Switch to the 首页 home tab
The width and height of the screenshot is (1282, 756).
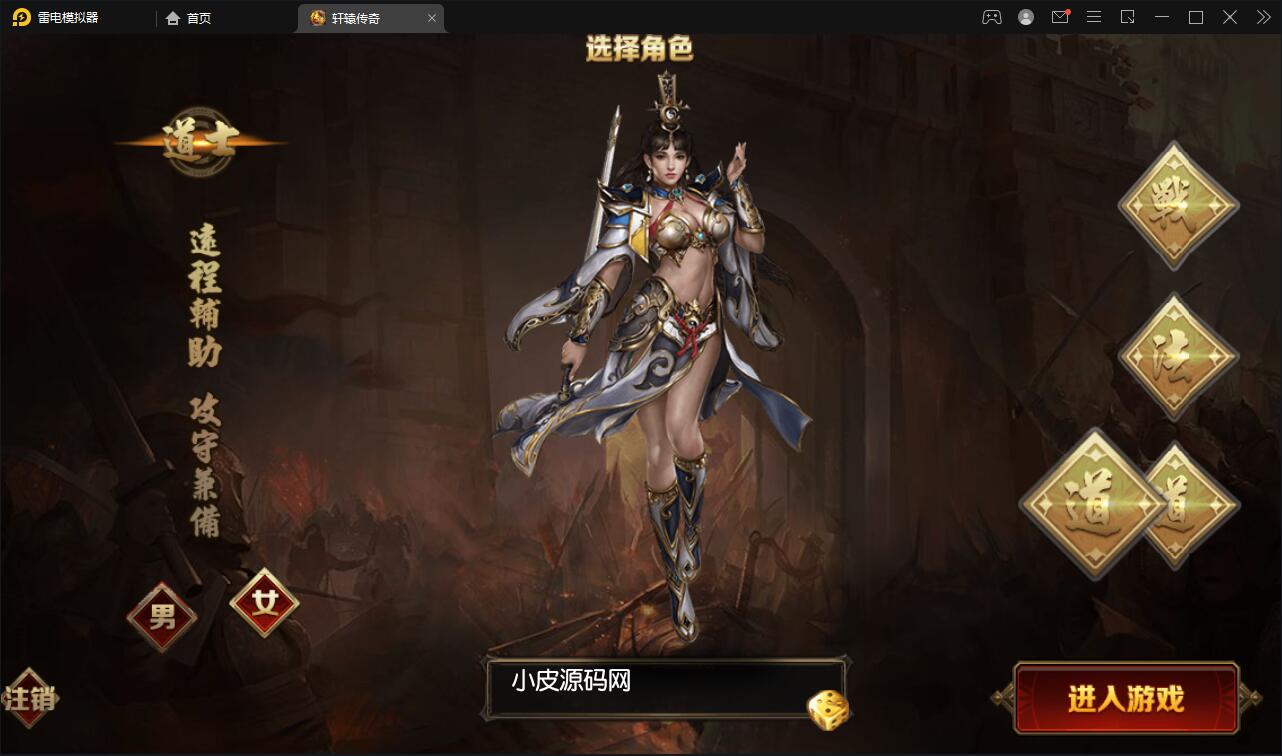click(189, 17)
